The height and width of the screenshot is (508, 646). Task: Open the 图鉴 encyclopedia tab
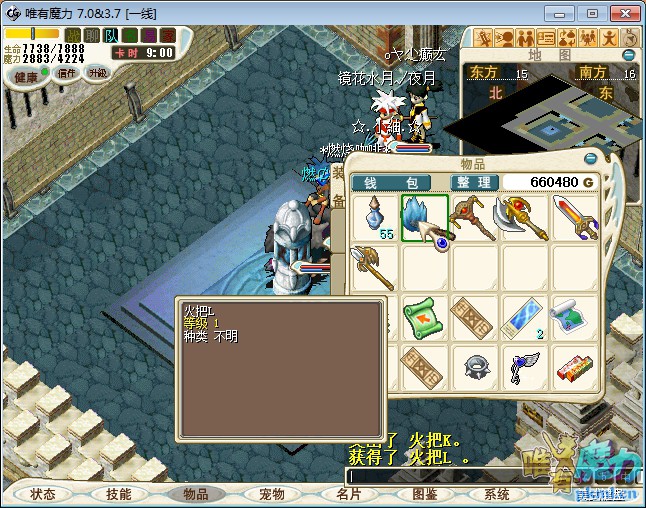pos(424,494)
